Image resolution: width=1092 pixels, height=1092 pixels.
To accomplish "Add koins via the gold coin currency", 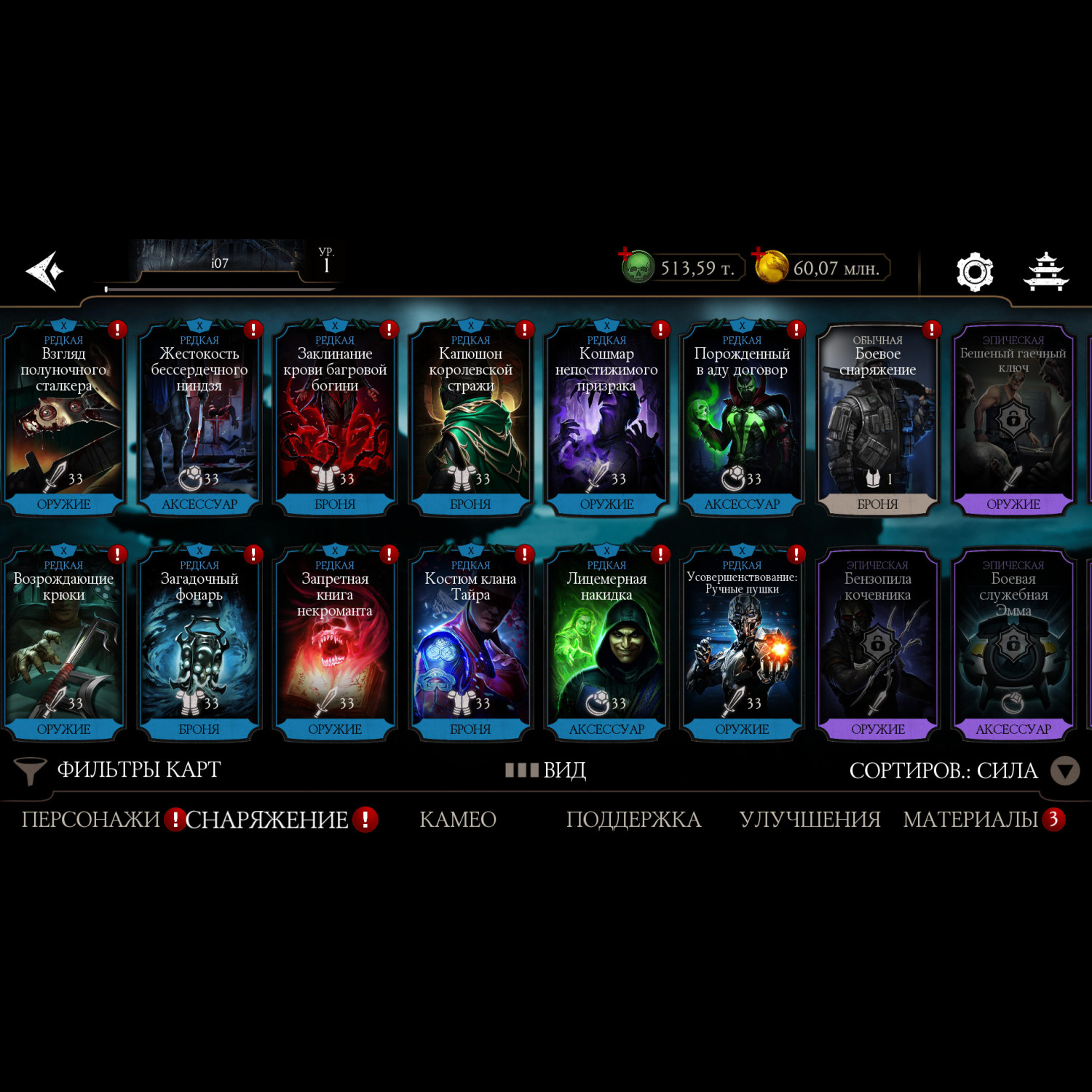I will (771, 266).
